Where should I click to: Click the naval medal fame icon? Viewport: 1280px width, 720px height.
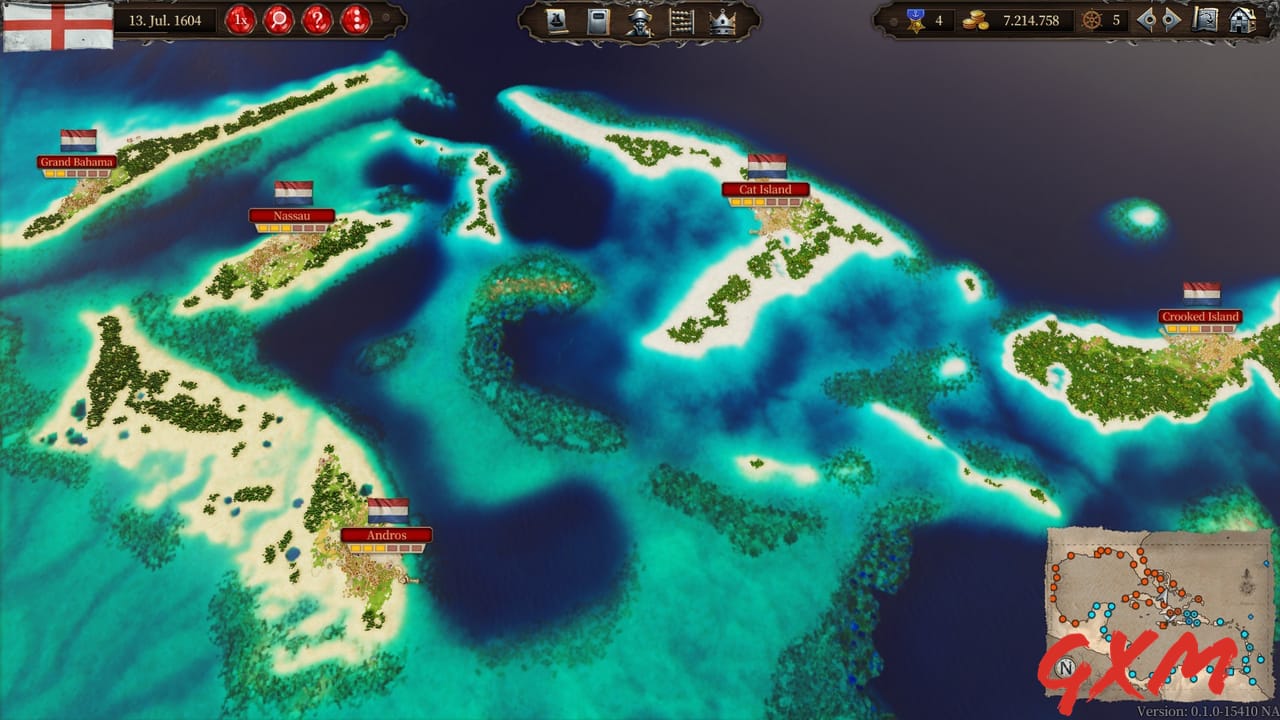pos(915,20)
